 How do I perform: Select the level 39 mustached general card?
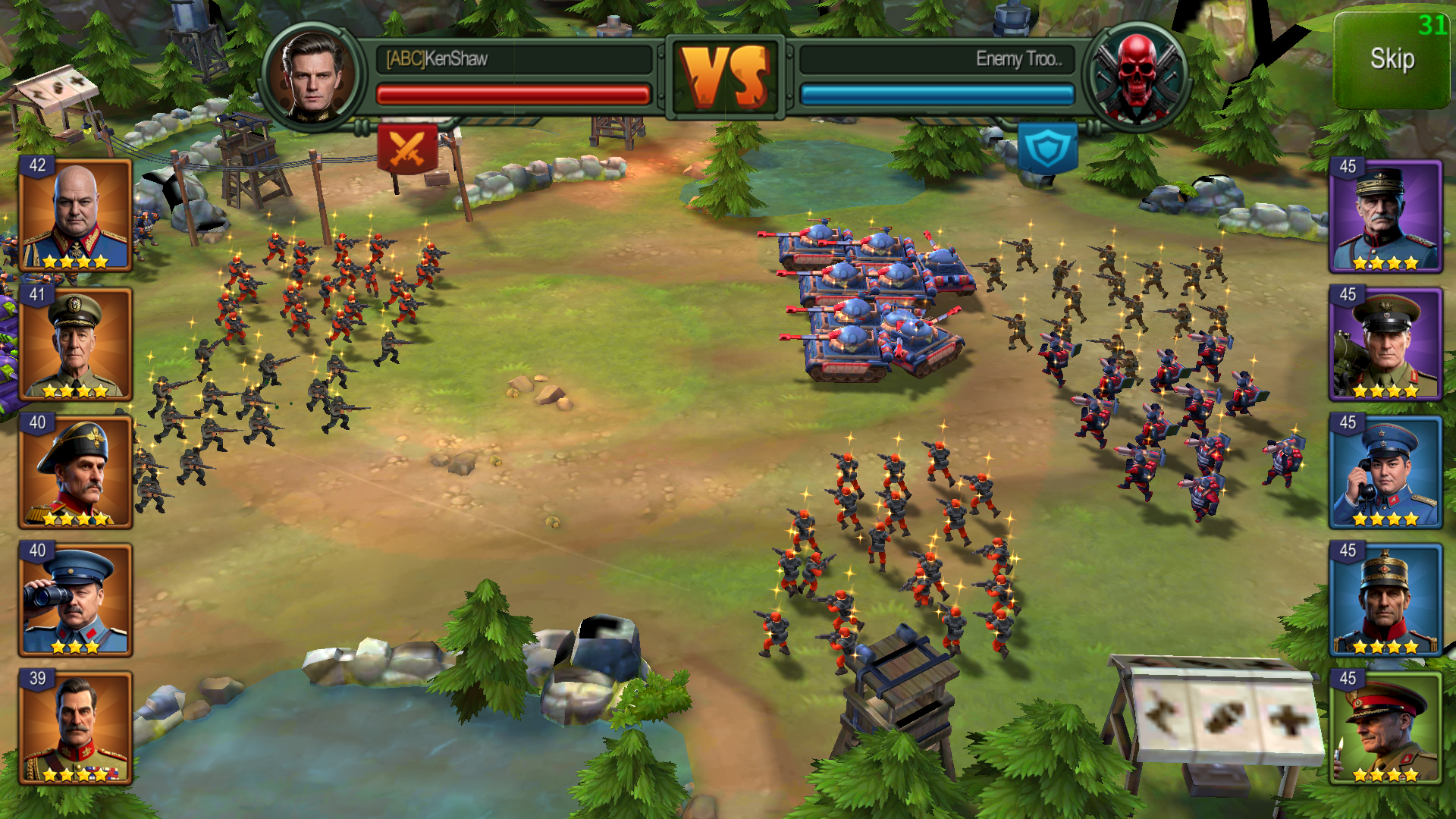pos(76,728)
